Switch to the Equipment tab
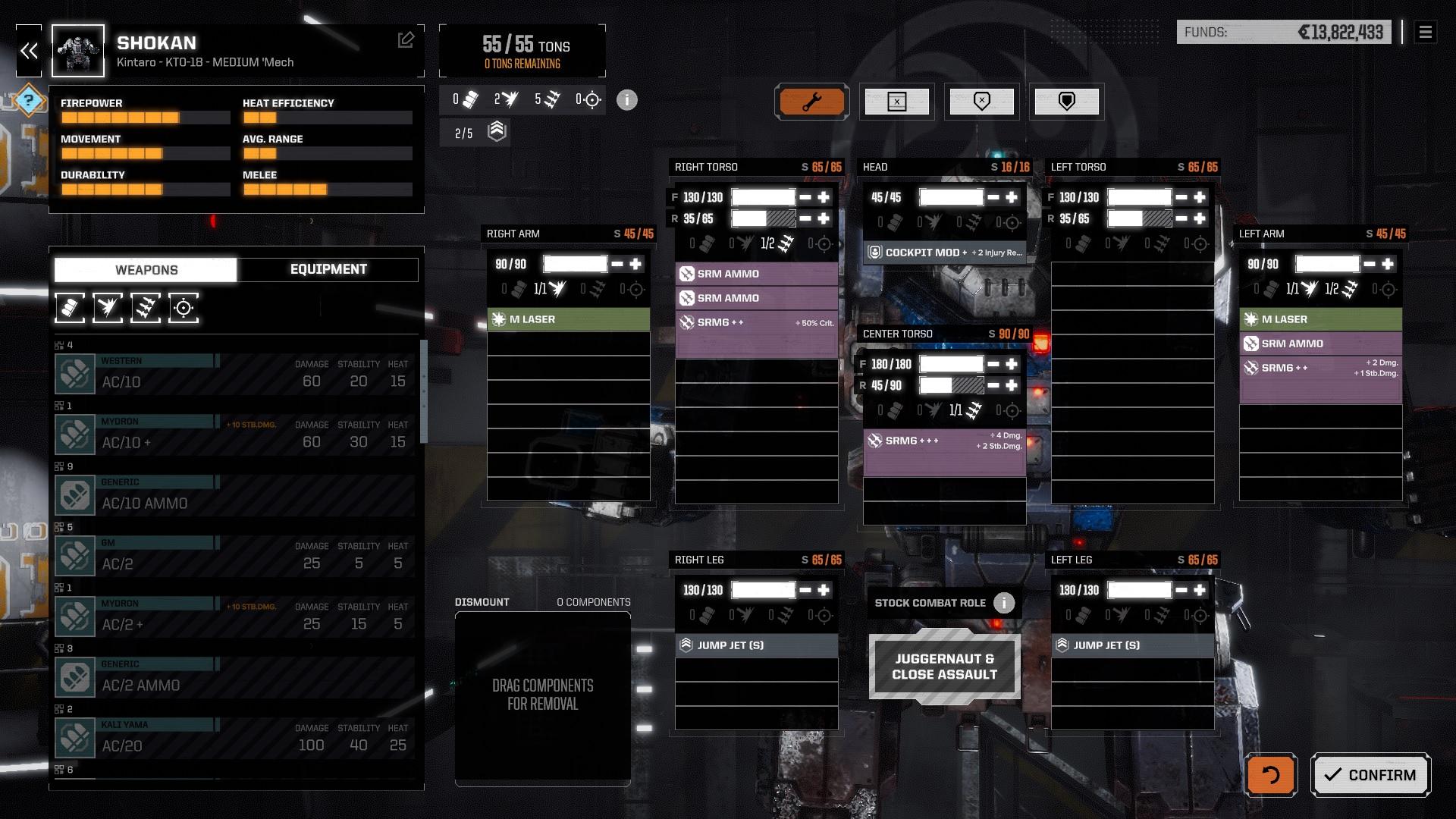 pyautogui.click(x=328, y=269)
